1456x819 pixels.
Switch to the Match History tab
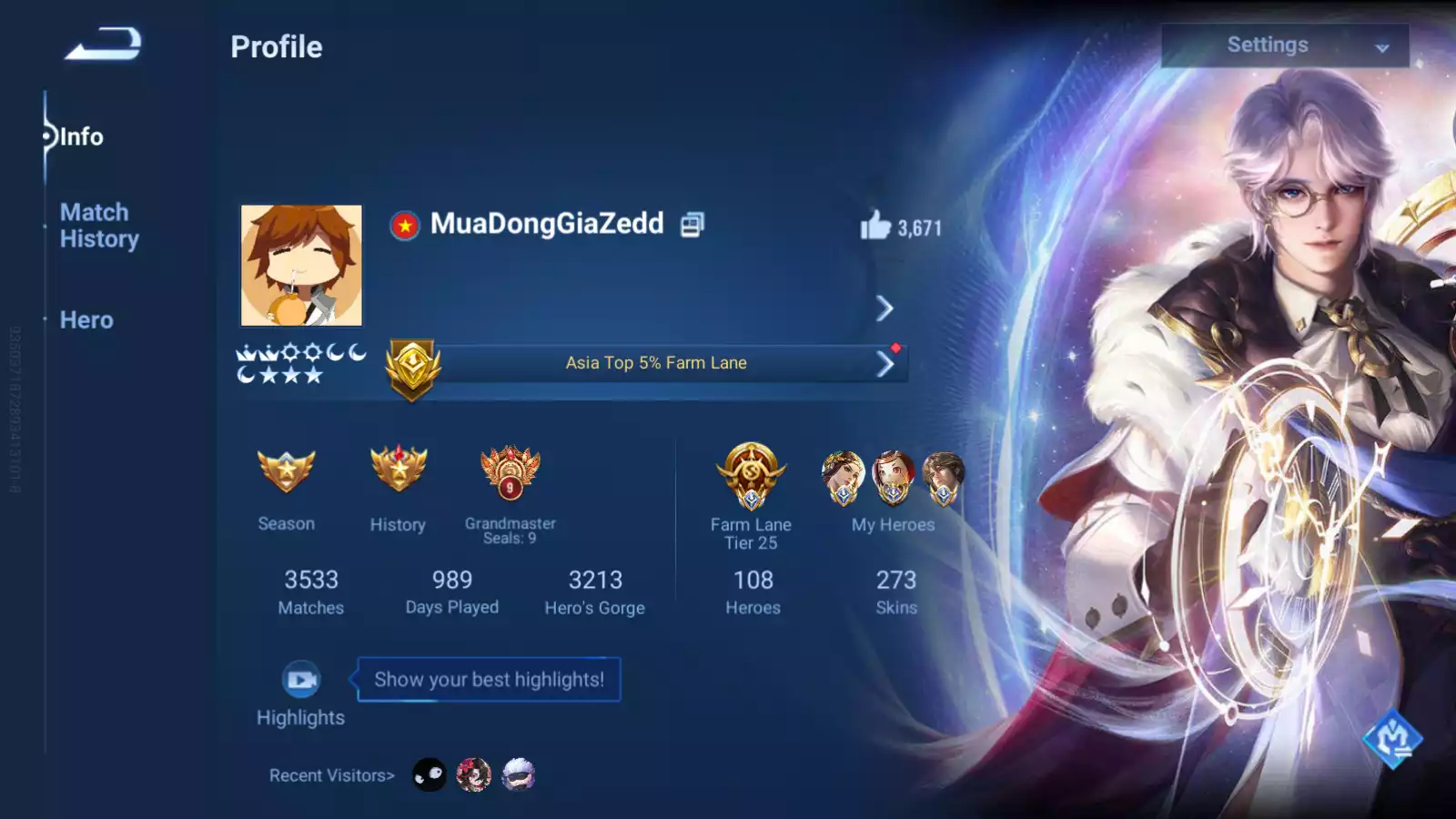99,226
